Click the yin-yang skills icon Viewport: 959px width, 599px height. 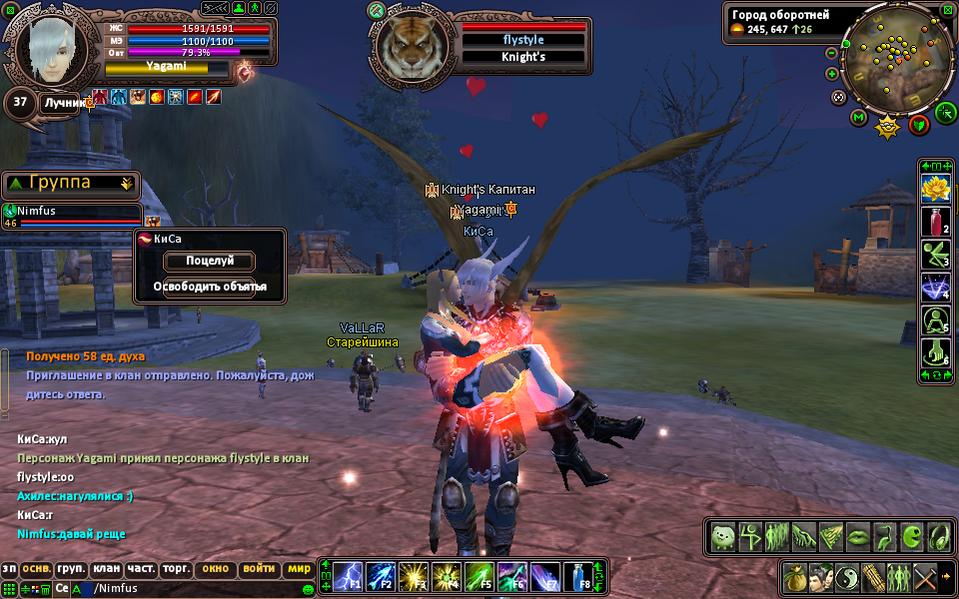849,577
